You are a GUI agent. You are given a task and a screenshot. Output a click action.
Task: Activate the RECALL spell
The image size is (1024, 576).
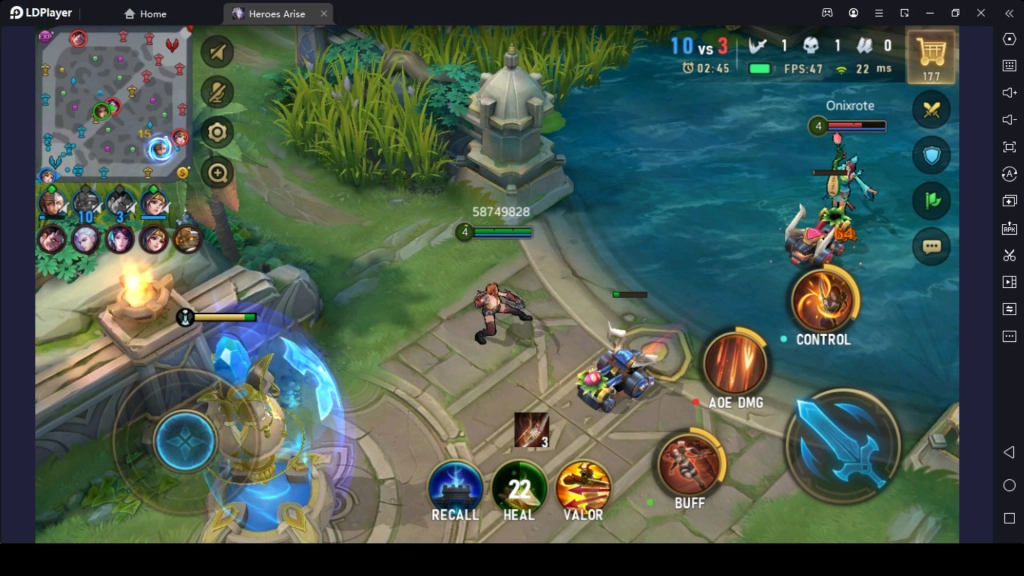point(455,485)
